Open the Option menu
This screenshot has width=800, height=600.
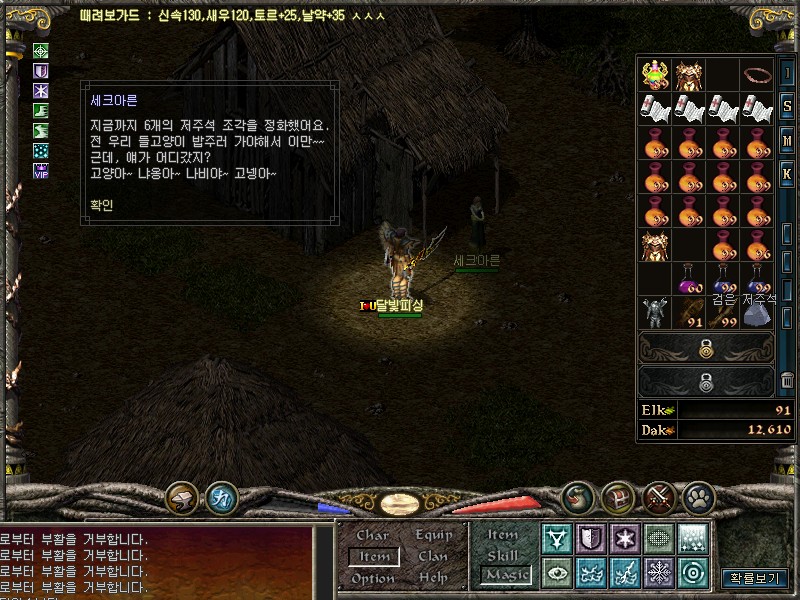click(x=373, y=578)
